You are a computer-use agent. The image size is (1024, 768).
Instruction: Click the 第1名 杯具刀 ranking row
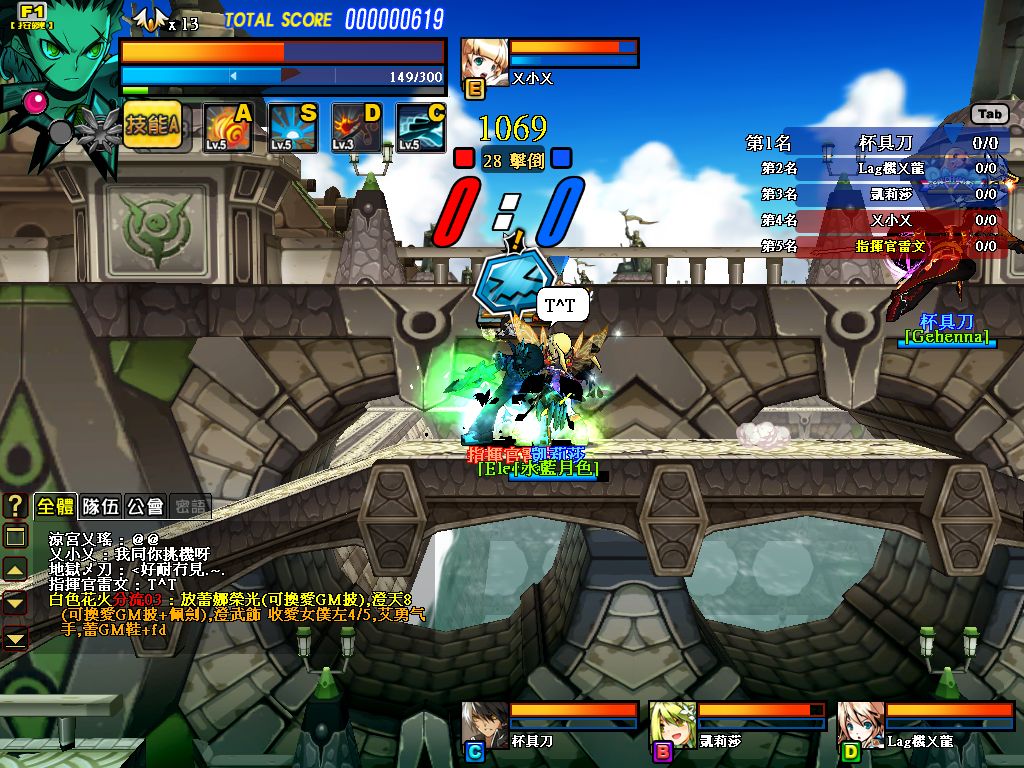point(872,143)
